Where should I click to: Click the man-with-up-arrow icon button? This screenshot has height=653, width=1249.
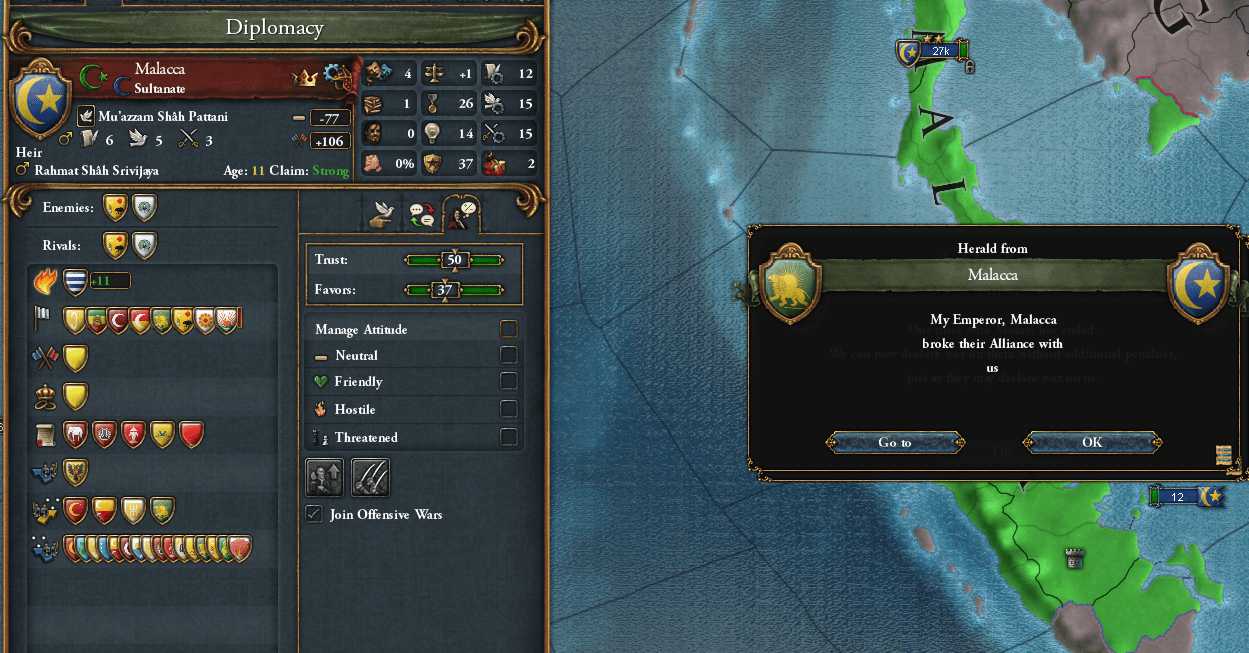[x=324, y=478]
